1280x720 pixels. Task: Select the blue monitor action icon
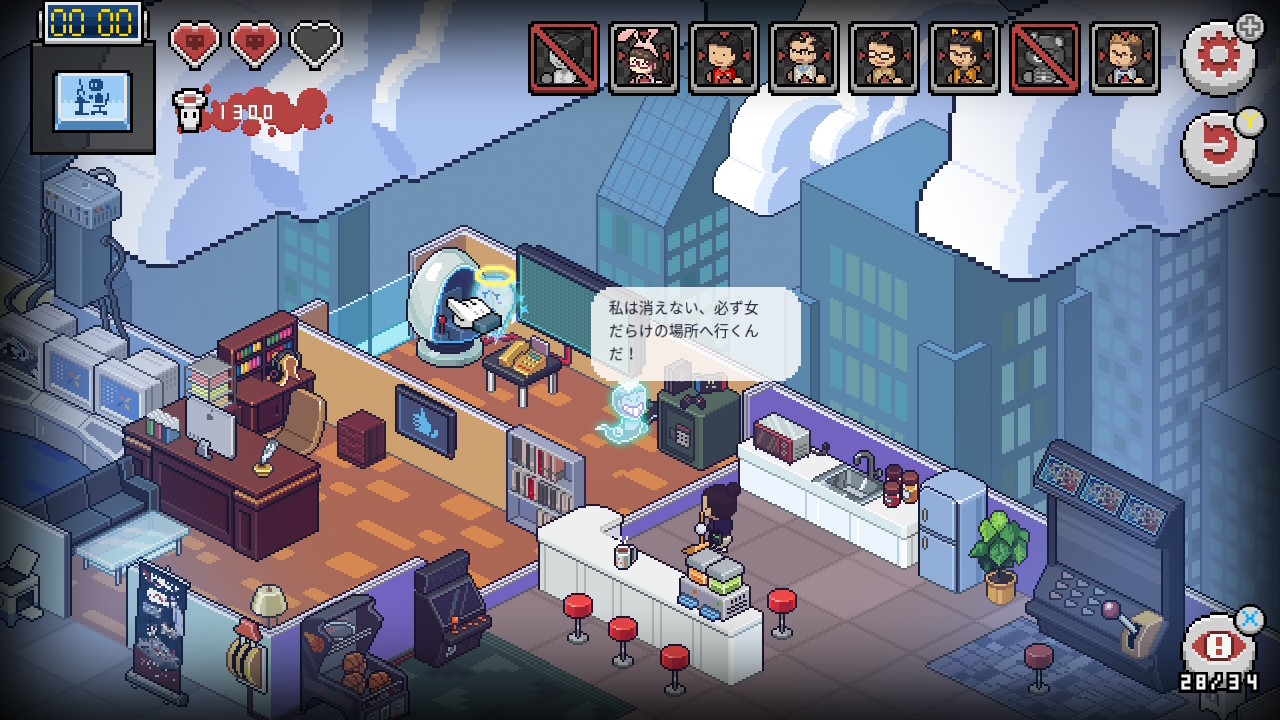[x=92, y=100]
